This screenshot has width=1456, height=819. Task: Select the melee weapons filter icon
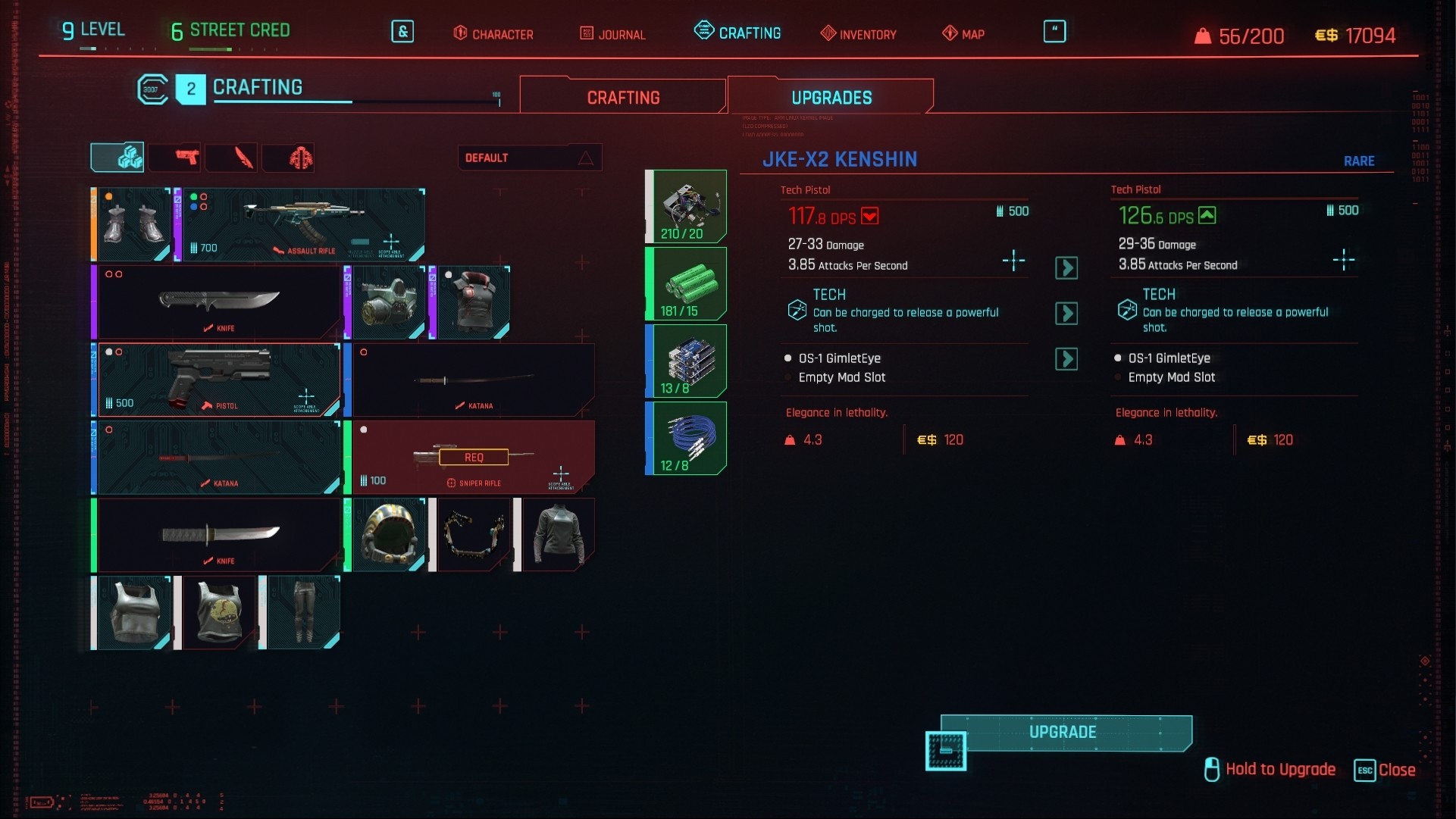pyautogui.click(x=231, y=157)
